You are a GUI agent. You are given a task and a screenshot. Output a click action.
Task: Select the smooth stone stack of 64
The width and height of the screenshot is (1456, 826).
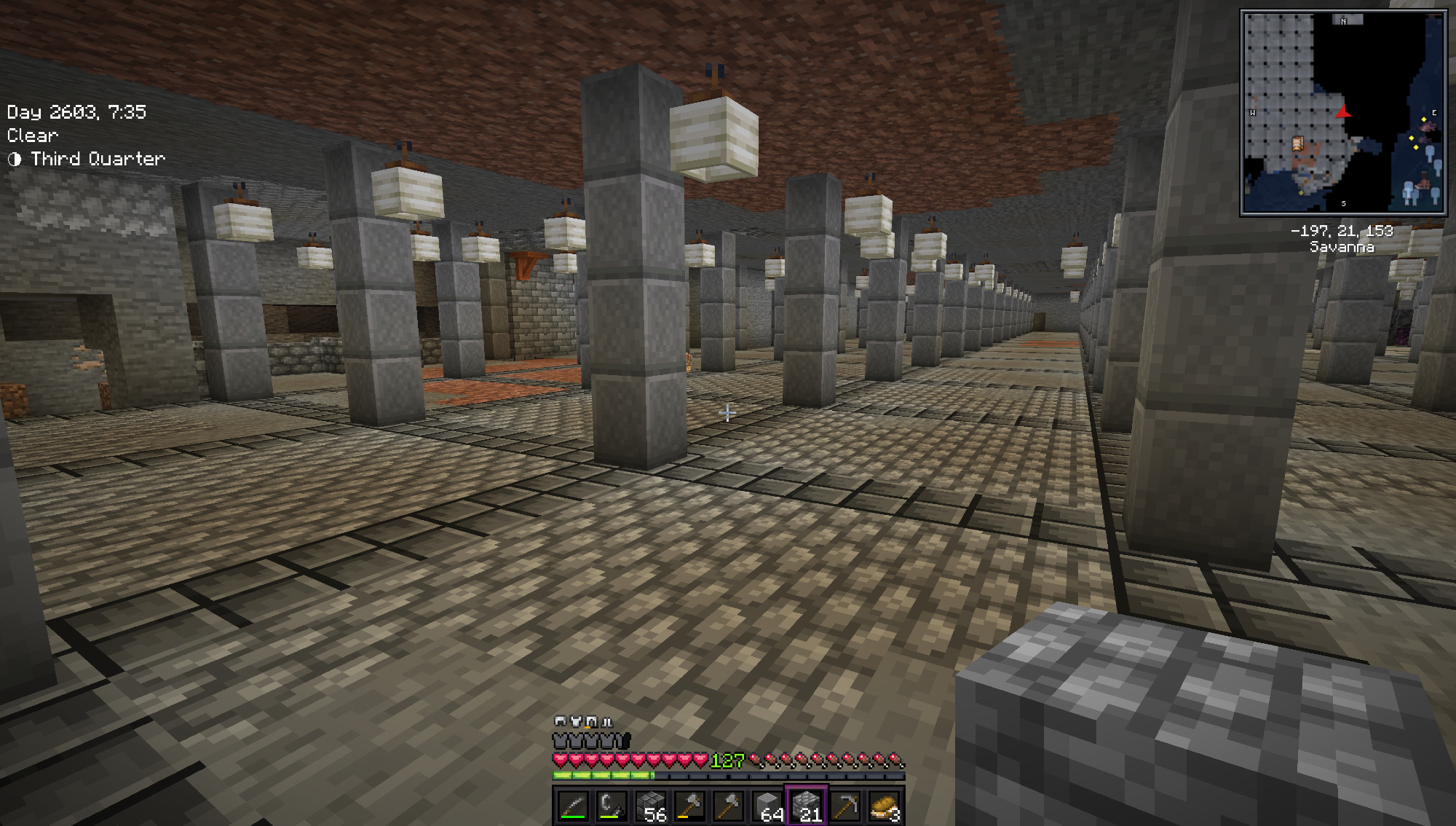click(x=768, y=806)
